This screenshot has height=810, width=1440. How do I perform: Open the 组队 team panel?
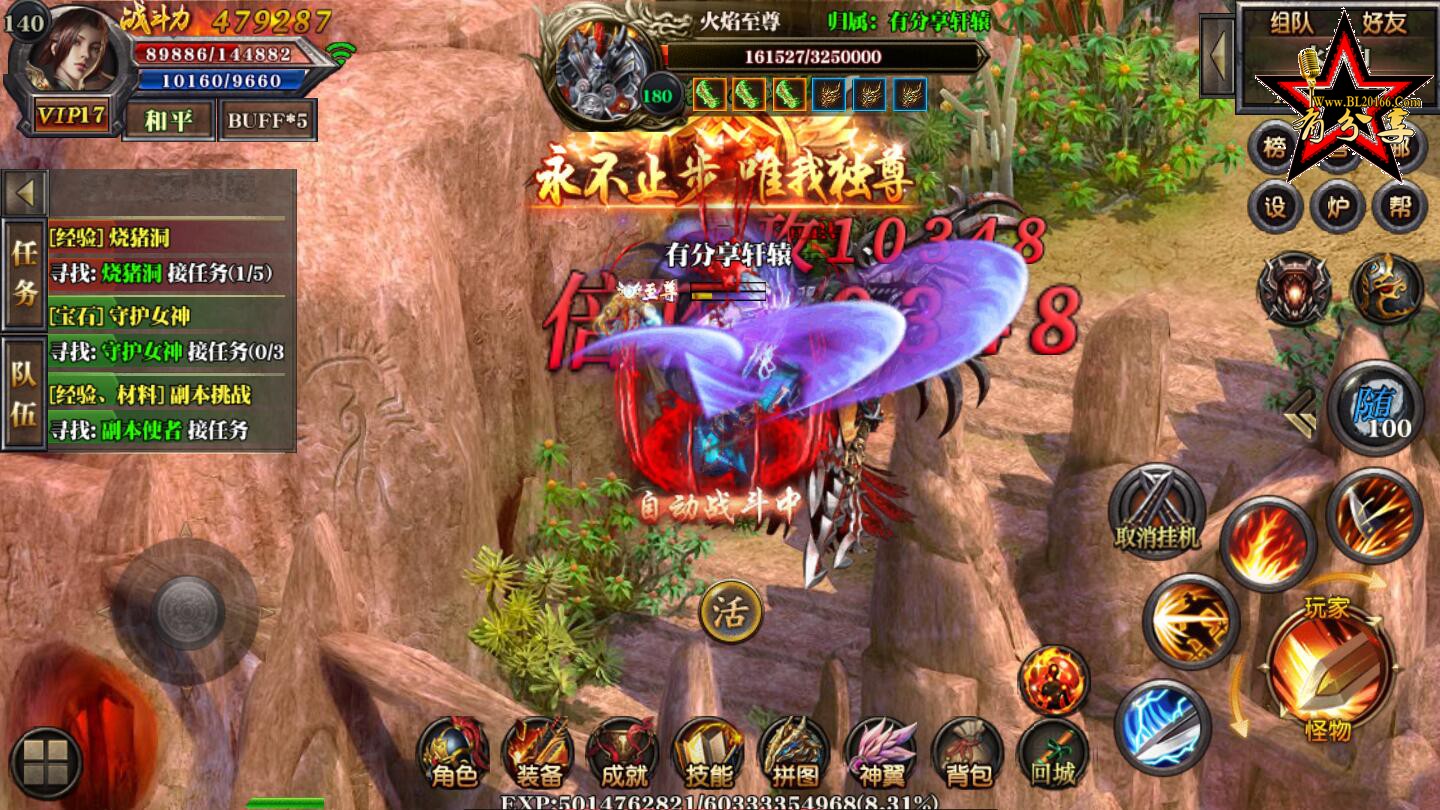click(1291, 23)
